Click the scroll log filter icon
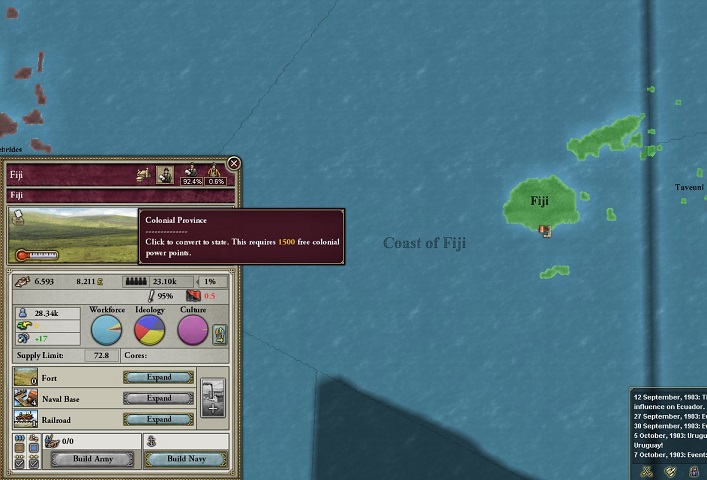 (671, 470)
